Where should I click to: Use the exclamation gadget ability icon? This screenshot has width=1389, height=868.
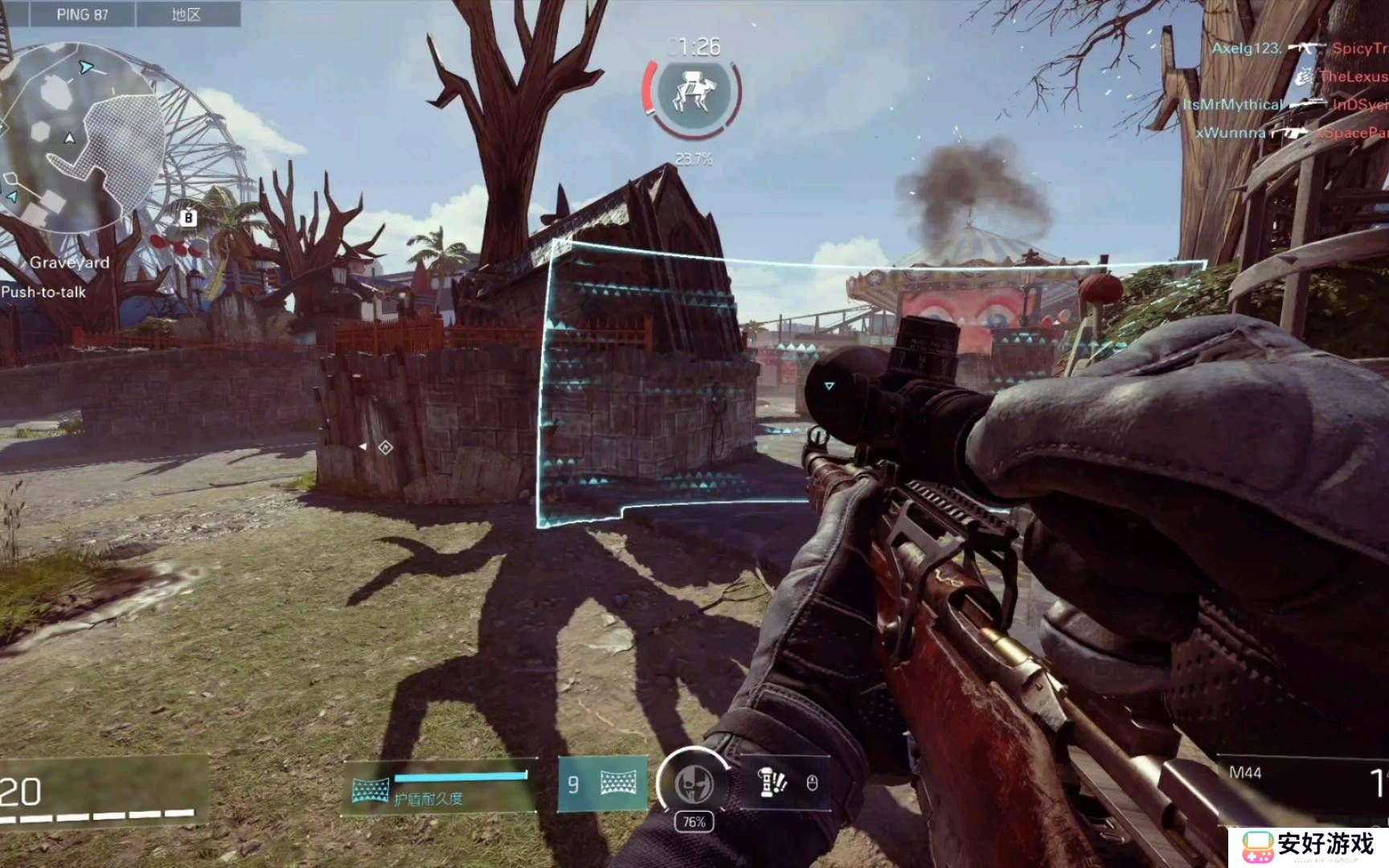click(x=772, y=782)
